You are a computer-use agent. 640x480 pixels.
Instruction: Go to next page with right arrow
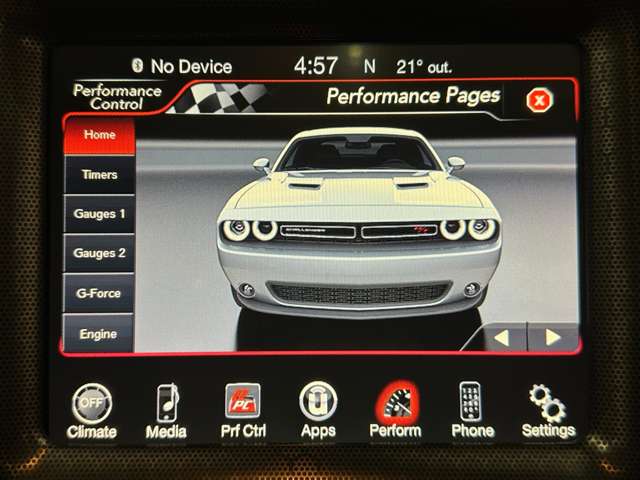tap(552, 337)
